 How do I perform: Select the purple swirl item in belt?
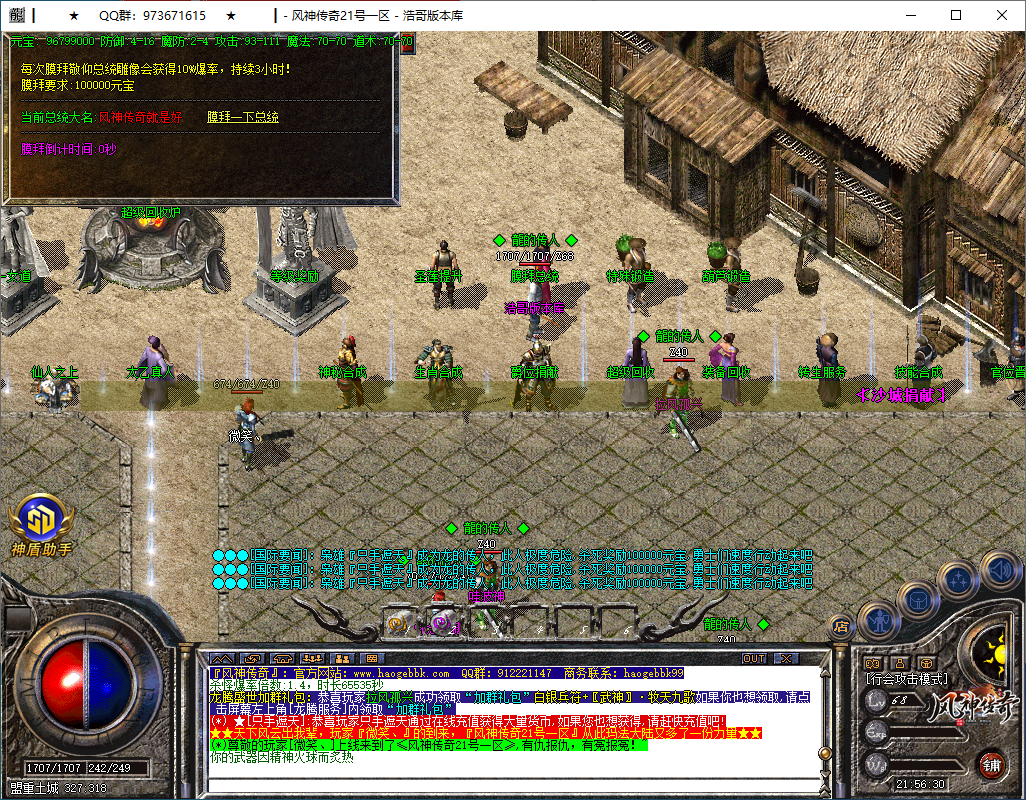pos(438,623)
